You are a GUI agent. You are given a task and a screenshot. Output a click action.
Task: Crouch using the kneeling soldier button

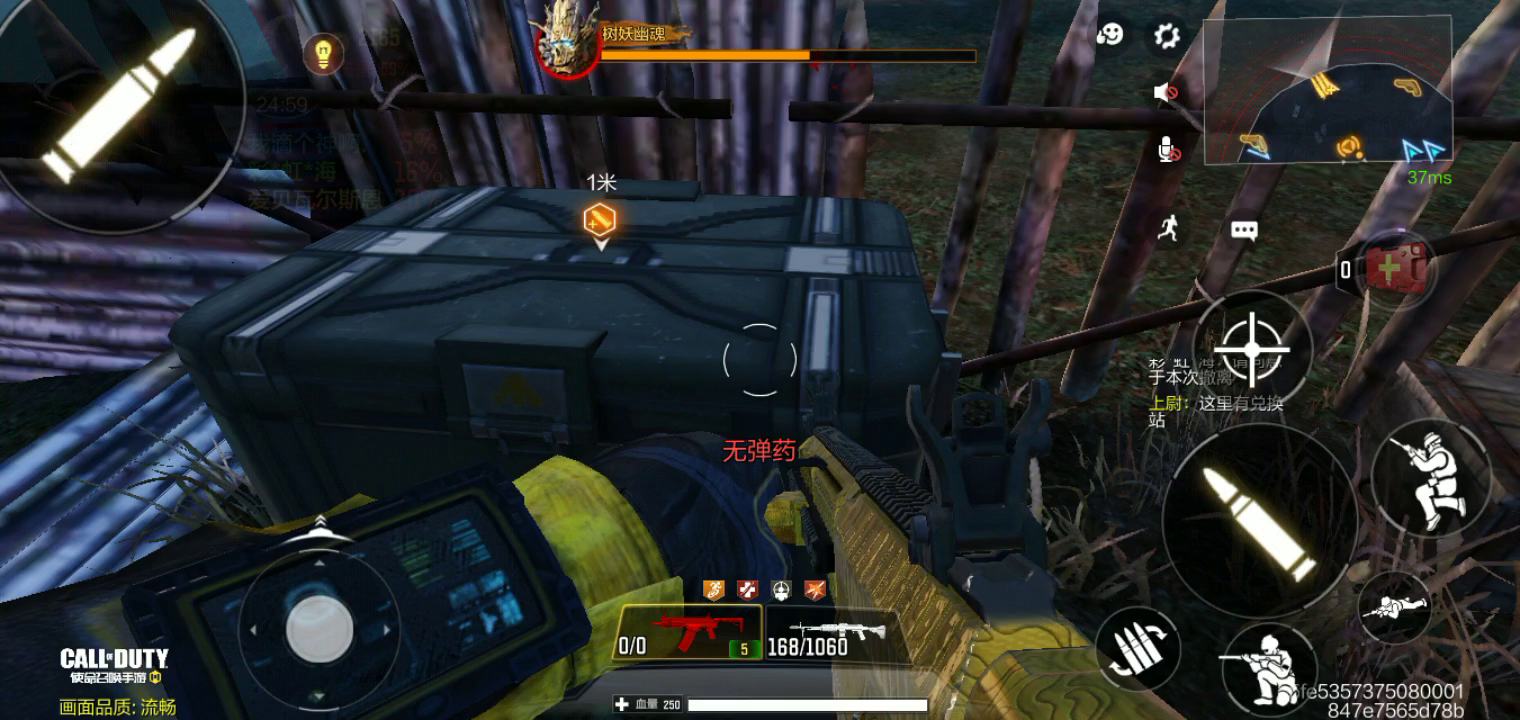(x=1265, y=665)
